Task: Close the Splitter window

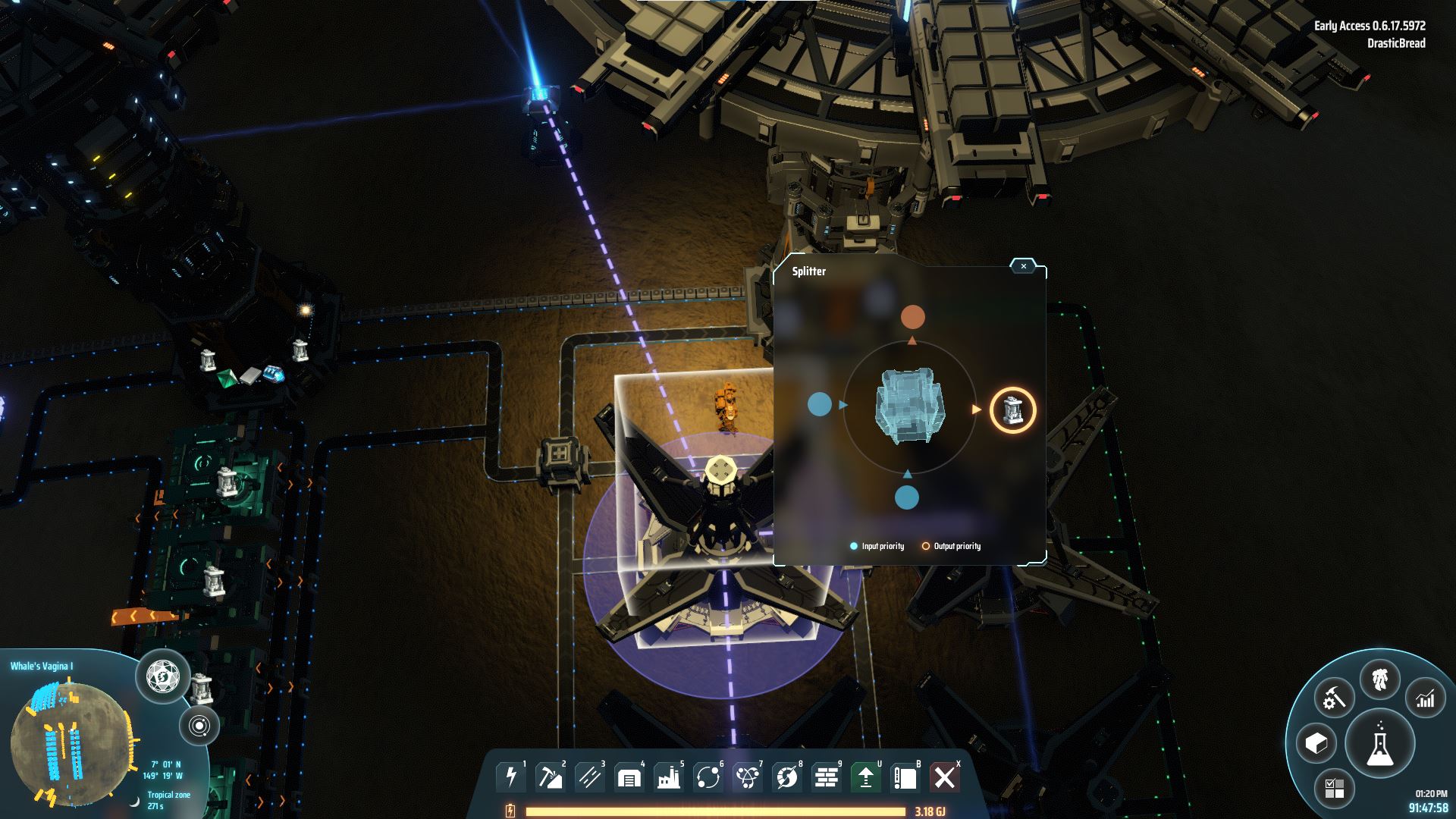Action: [1023, 266]
